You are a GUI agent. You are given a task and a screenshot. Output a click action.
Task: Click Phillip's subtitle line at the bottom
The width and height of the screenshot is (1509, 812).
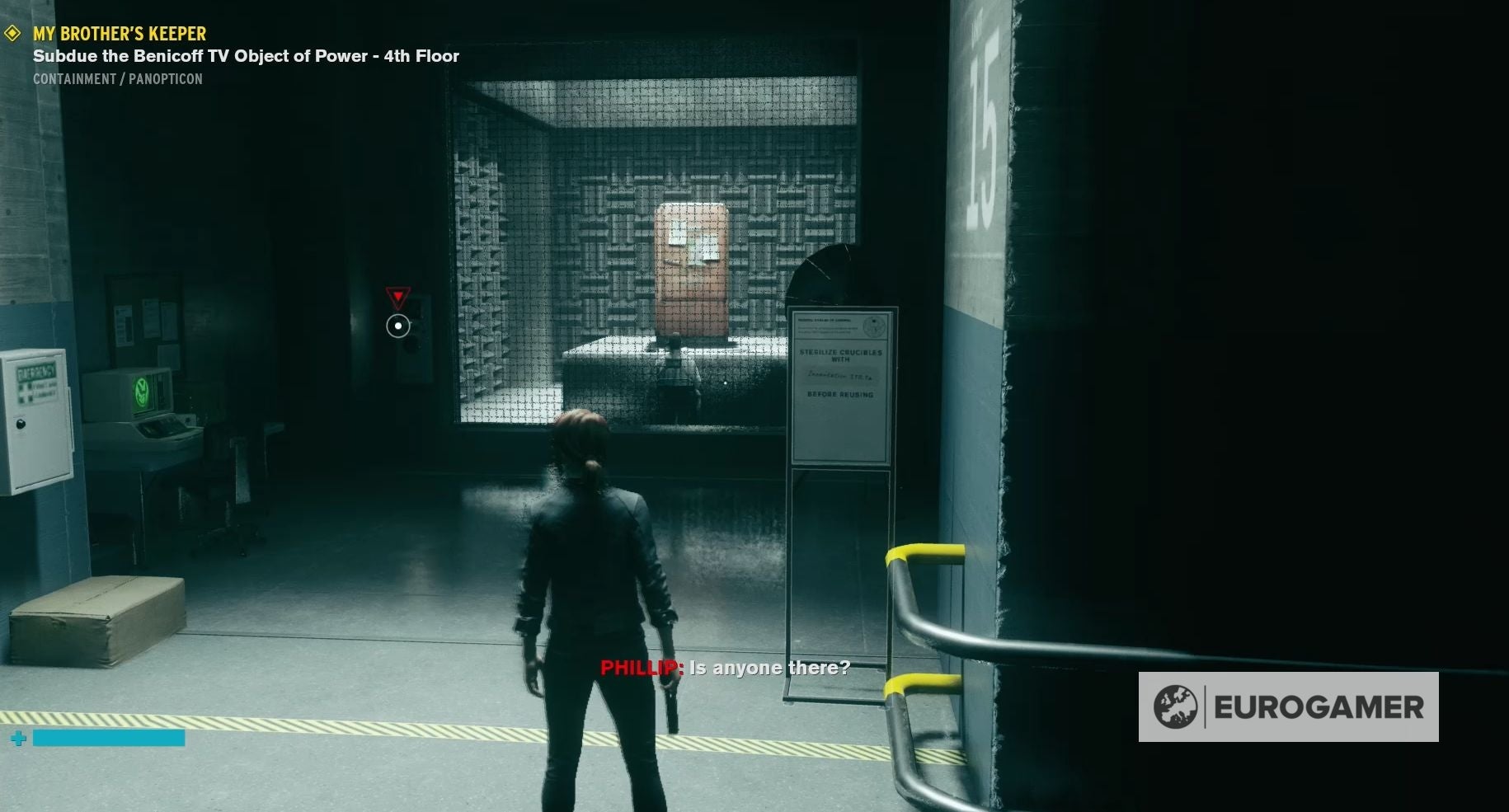point(725,669)
